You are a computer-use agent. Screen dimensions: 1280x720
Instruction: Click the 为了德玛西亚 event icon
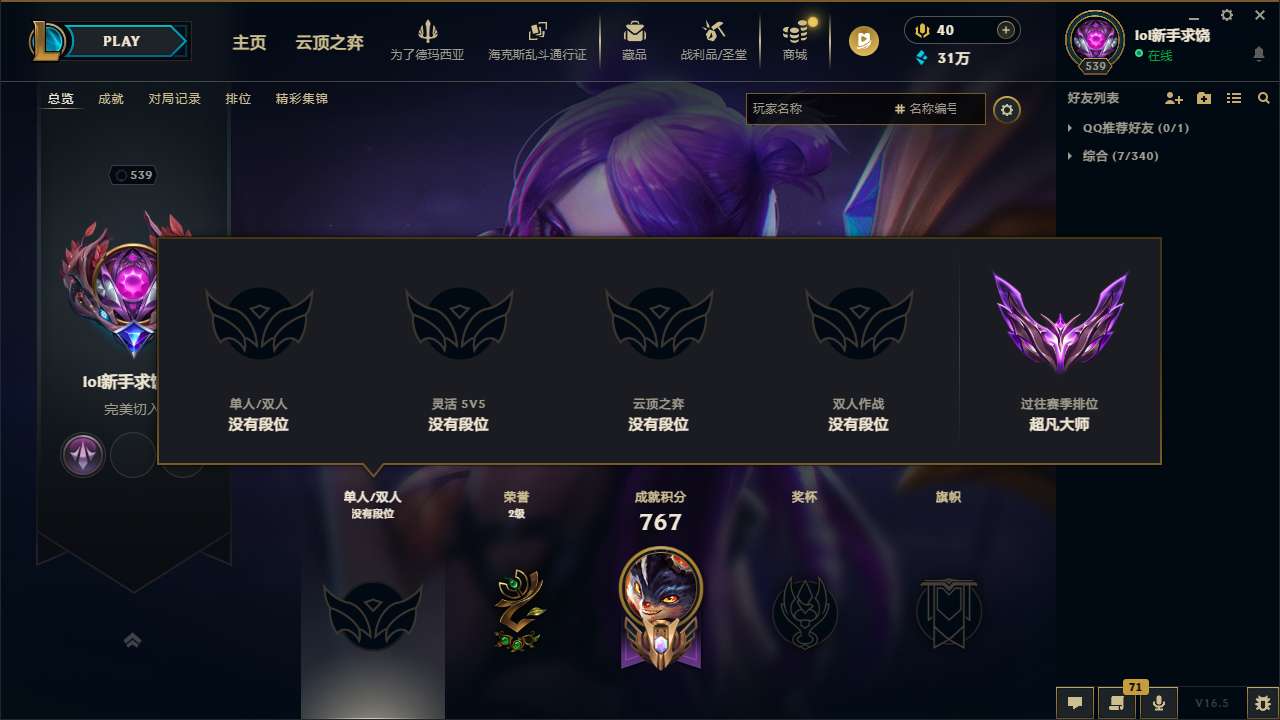click(429, 30)
